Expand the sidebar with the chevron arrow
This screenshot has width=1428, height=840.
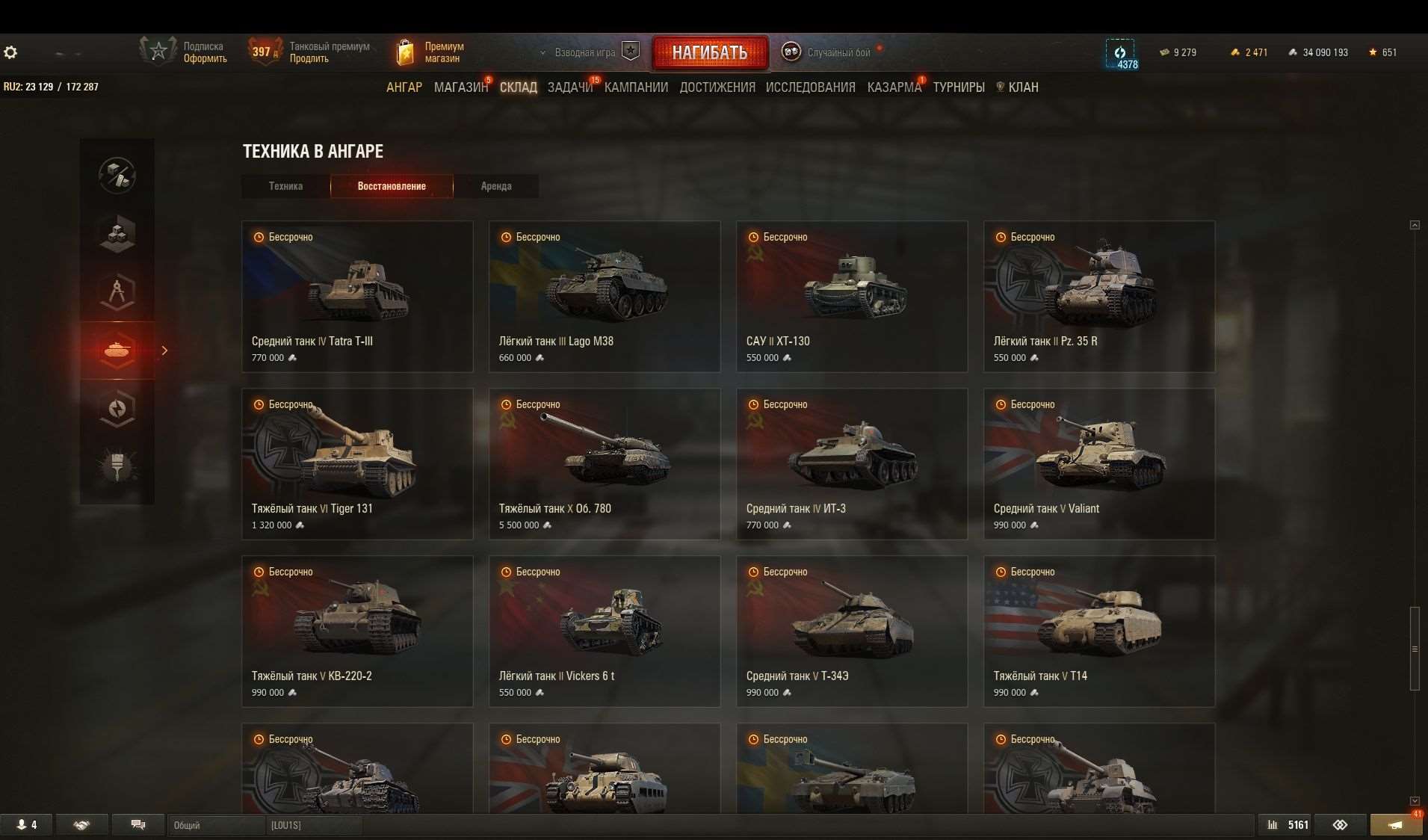[x=165, y=350]
